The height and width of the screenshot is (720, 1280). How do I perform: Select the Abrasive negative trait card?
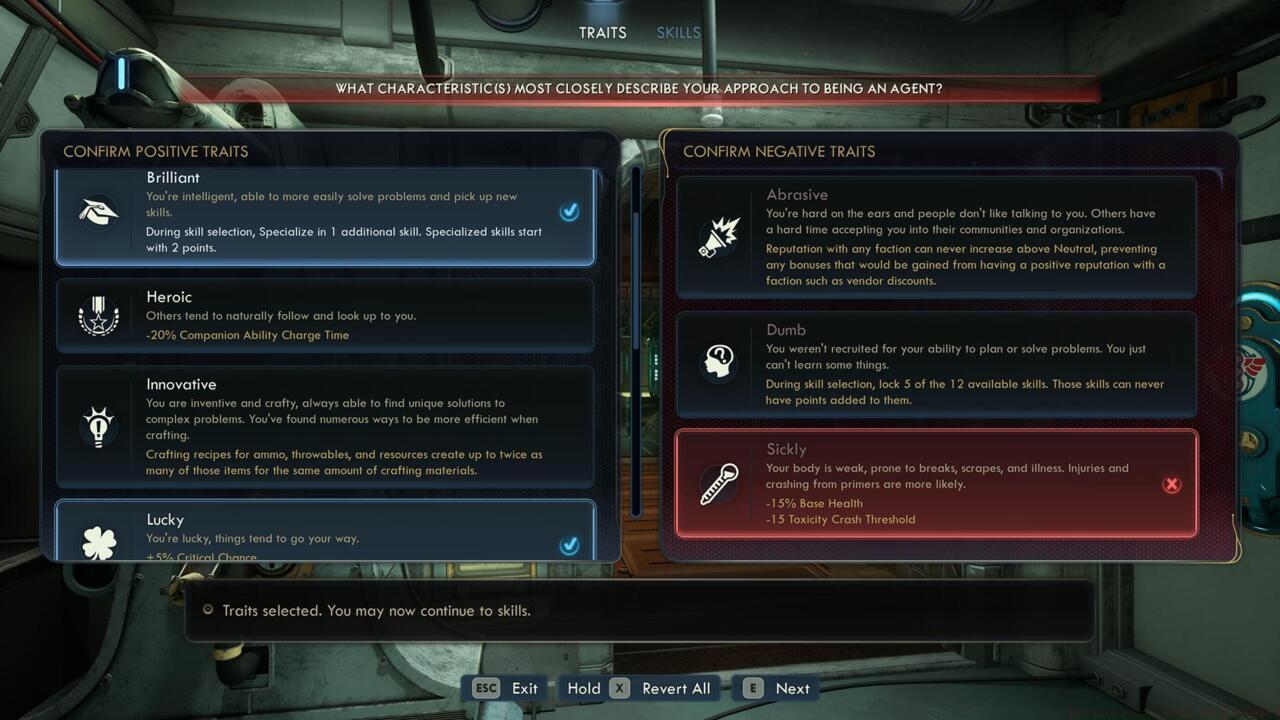[935, 237]
